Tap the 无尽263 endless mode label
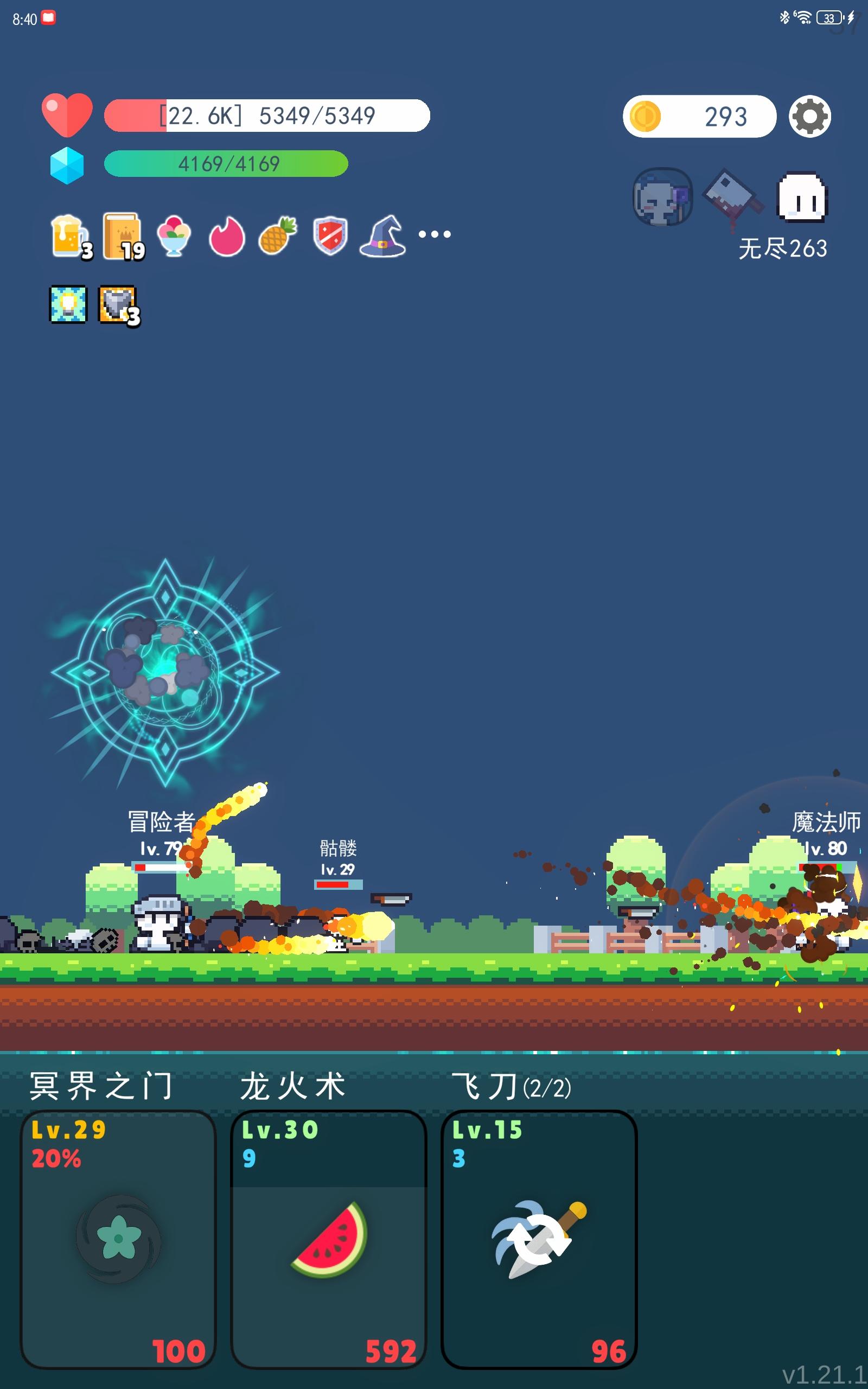Image resolution: width=868 pixels, height=1389 pixels. (x=782, y=248)
